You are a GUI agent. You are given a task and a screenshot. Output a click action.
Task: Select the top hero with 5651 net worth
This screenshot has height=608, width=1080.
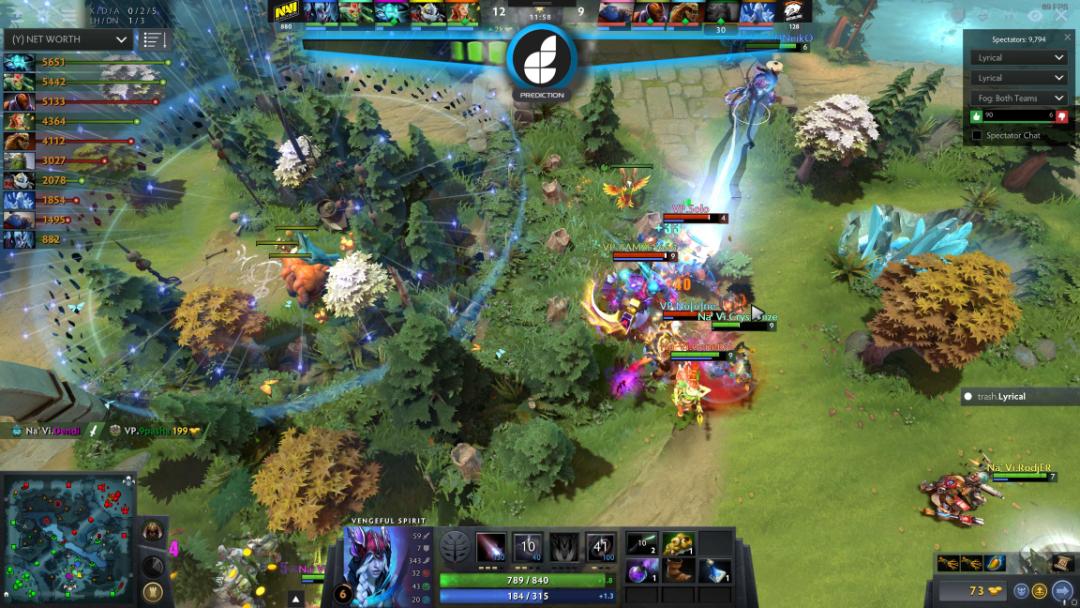click(x=18, y=62)
